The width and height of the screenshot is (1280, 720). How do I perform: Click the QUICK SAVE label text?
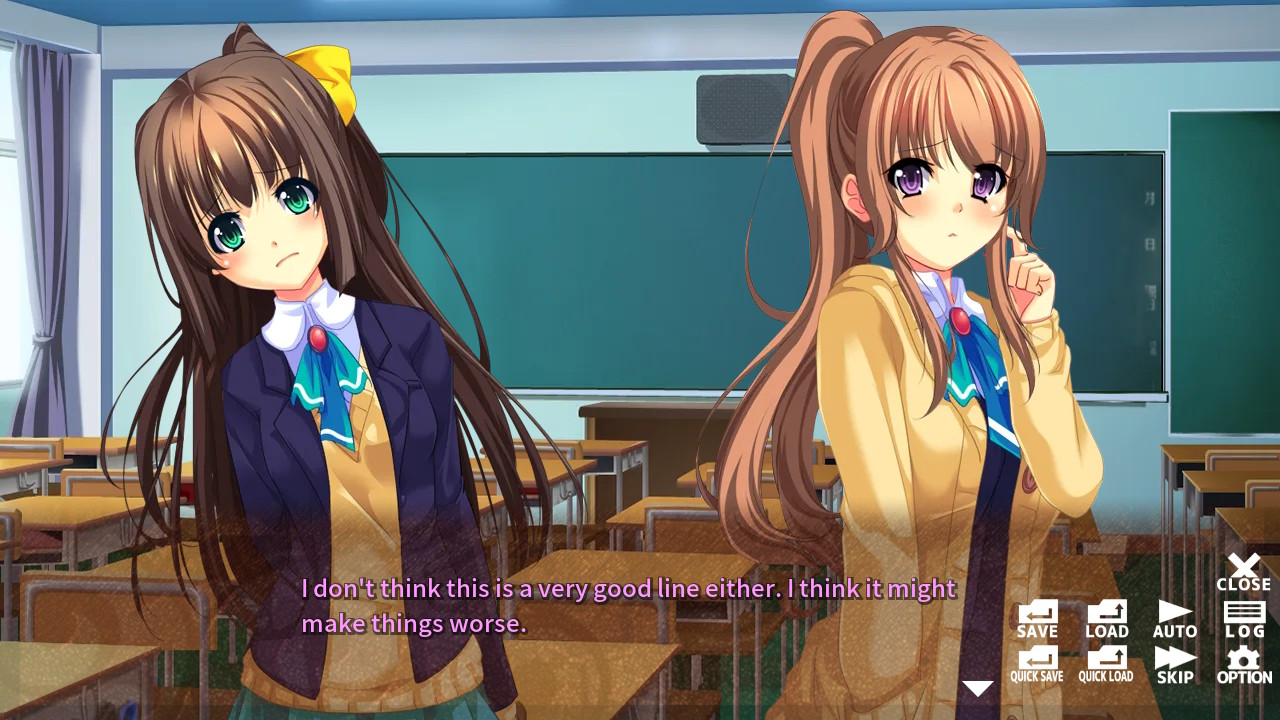pyautogui.click(x=1040, y=677)
